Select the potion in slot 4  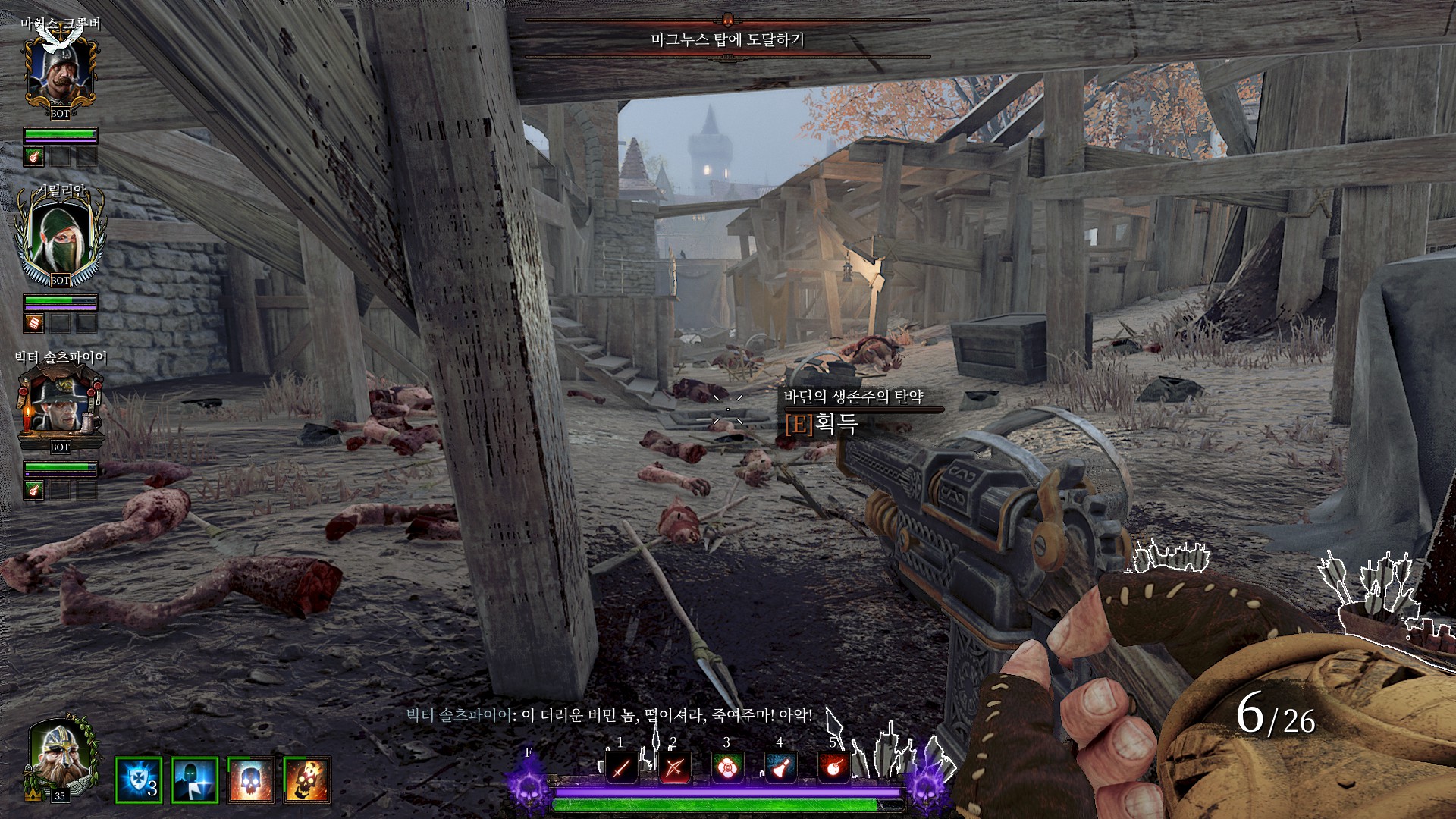(x=780, y=767)
